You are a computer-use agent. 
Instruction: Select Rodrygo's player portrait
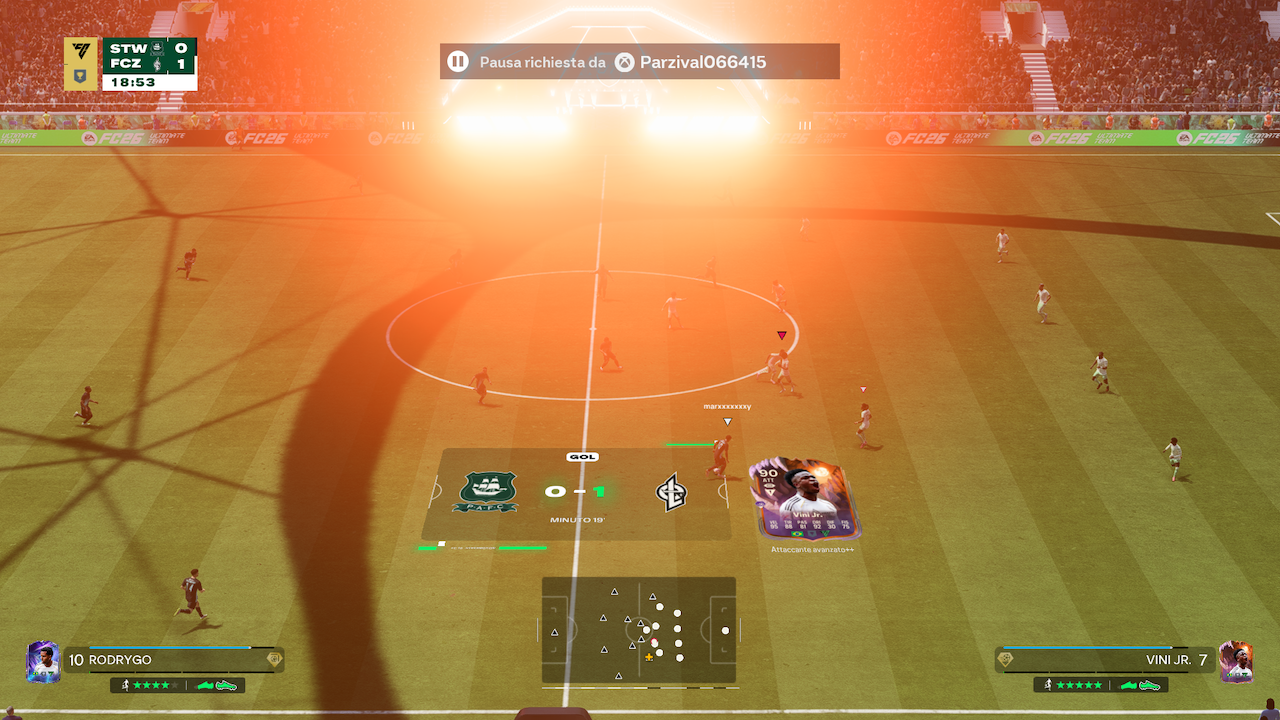[x=43, y=662]
